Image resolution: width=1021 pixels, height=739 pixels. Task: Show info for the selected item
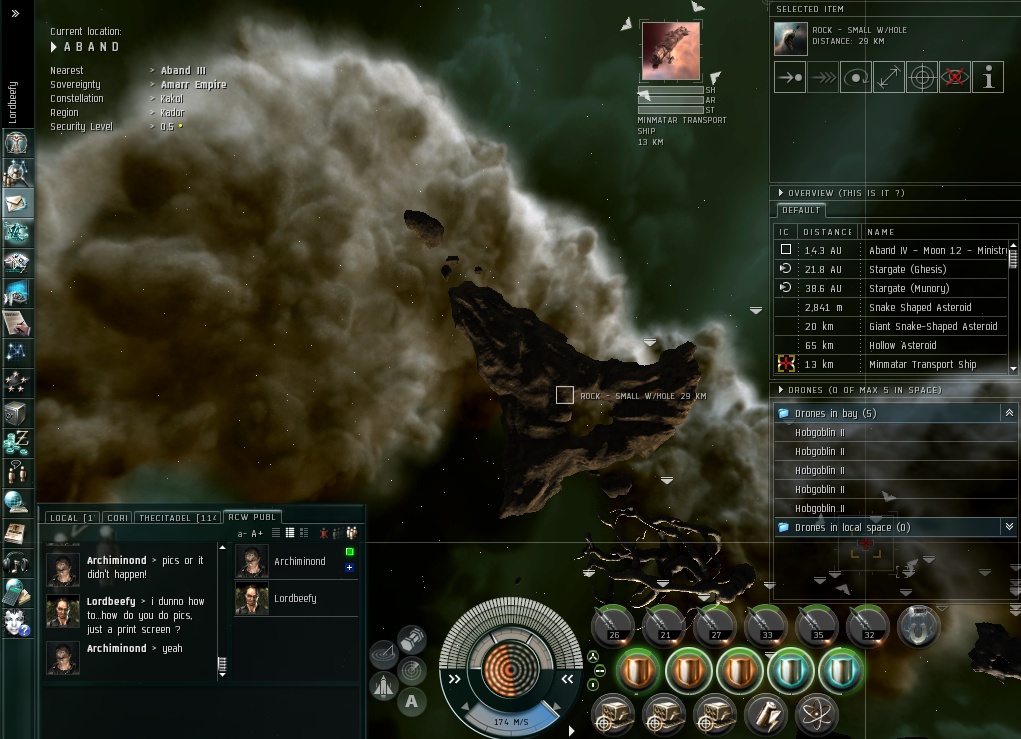988,77
